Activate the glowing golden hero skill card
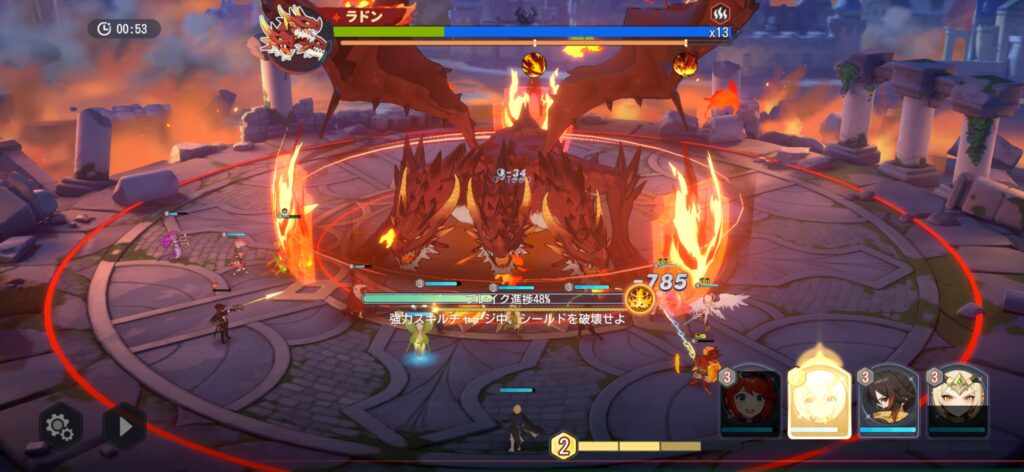The height and width of the screenshot is (472, 1024). (x=819, y=400)
